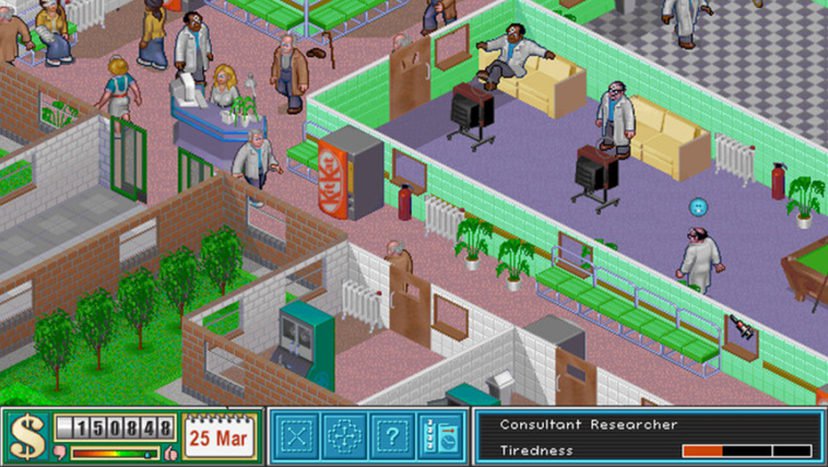The height and width of the screenshot is (467, 828).
Task: Open the bank manager via dollar sign
Action: (27, 437)
